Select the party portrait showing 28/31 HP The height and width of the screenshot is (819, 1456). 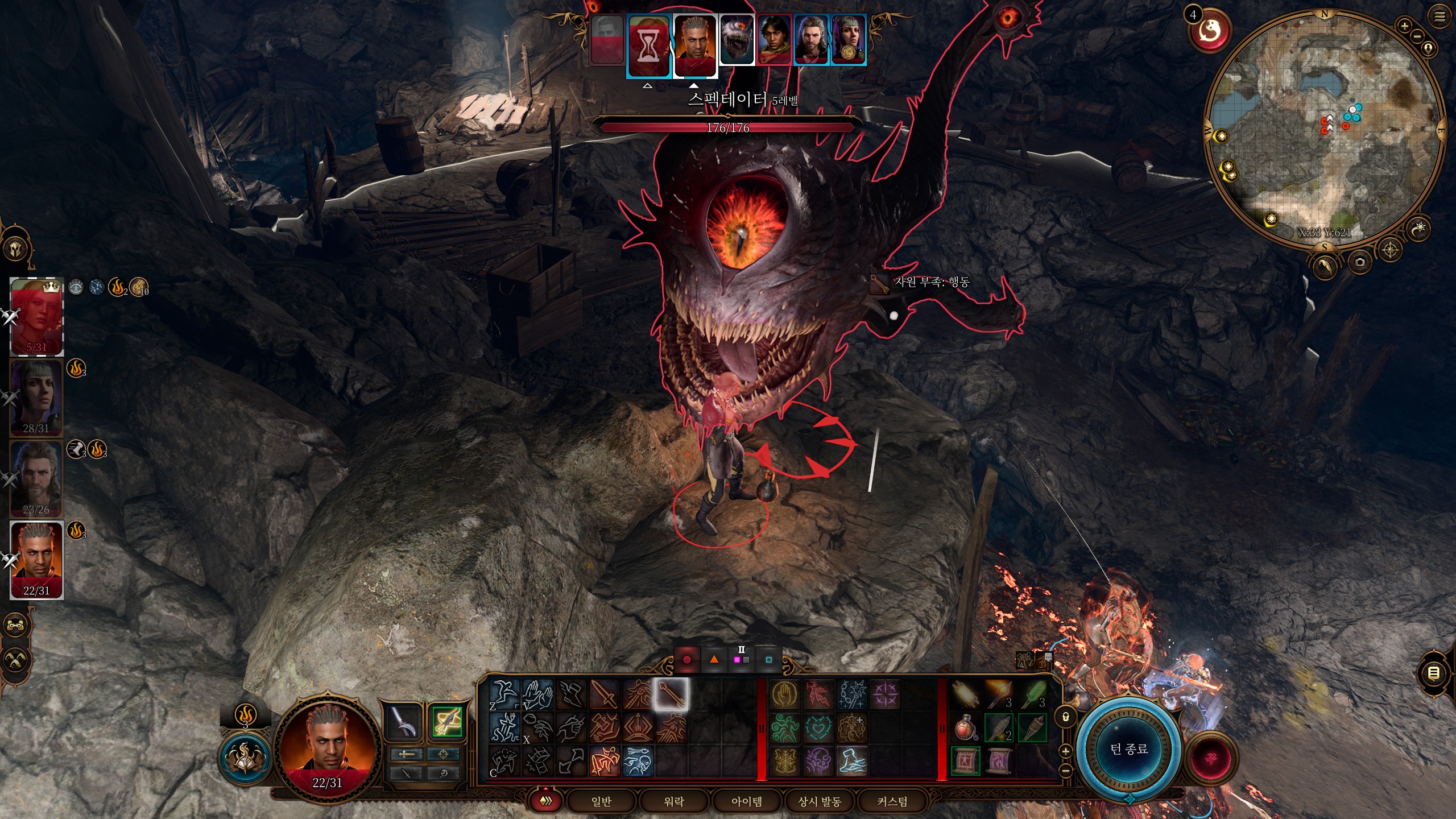pyautogui.click(x=37, y=397)
